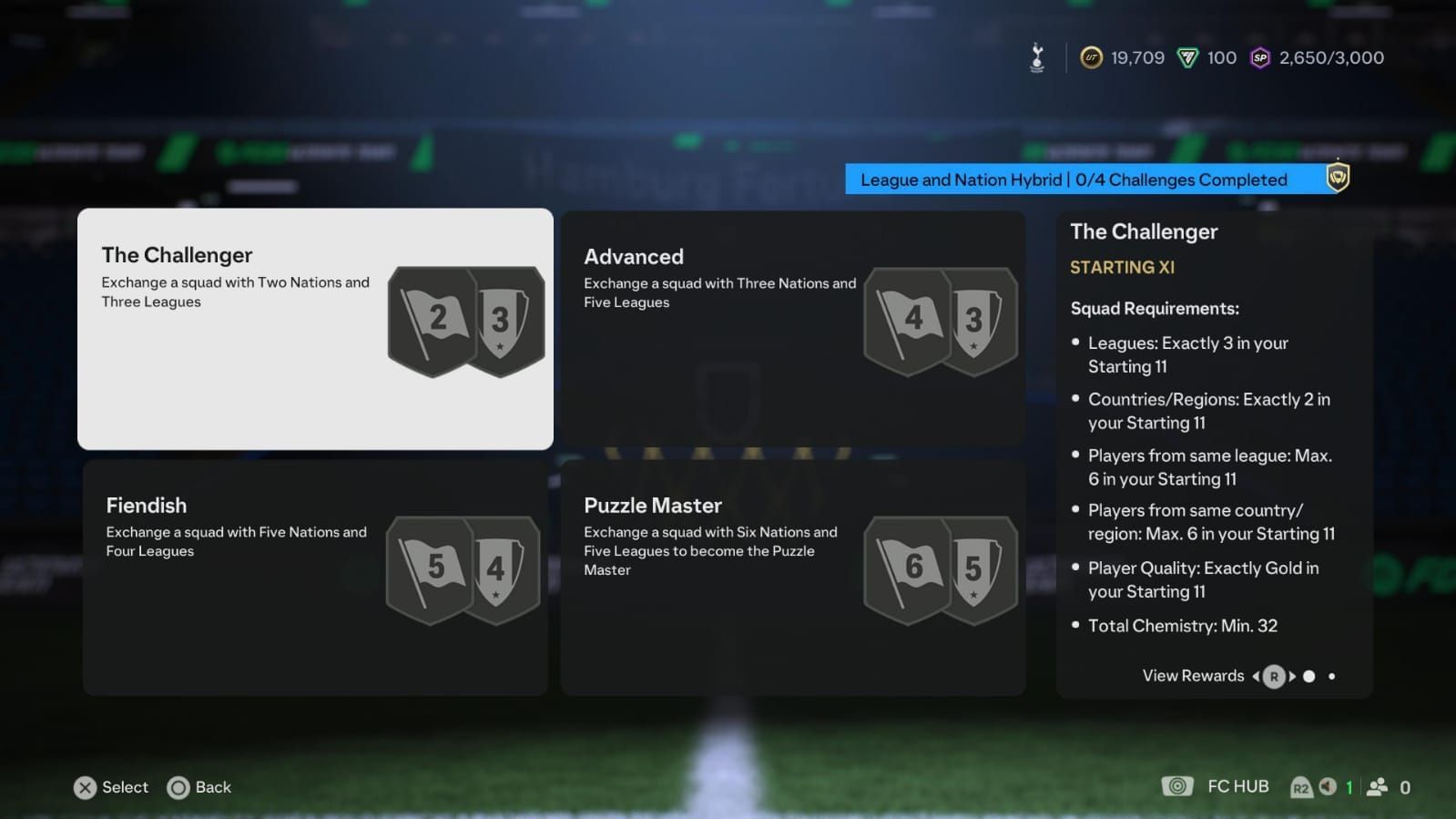
Task: Click the flag badge on the Puzzle Master card
Action: click(908, 569)
